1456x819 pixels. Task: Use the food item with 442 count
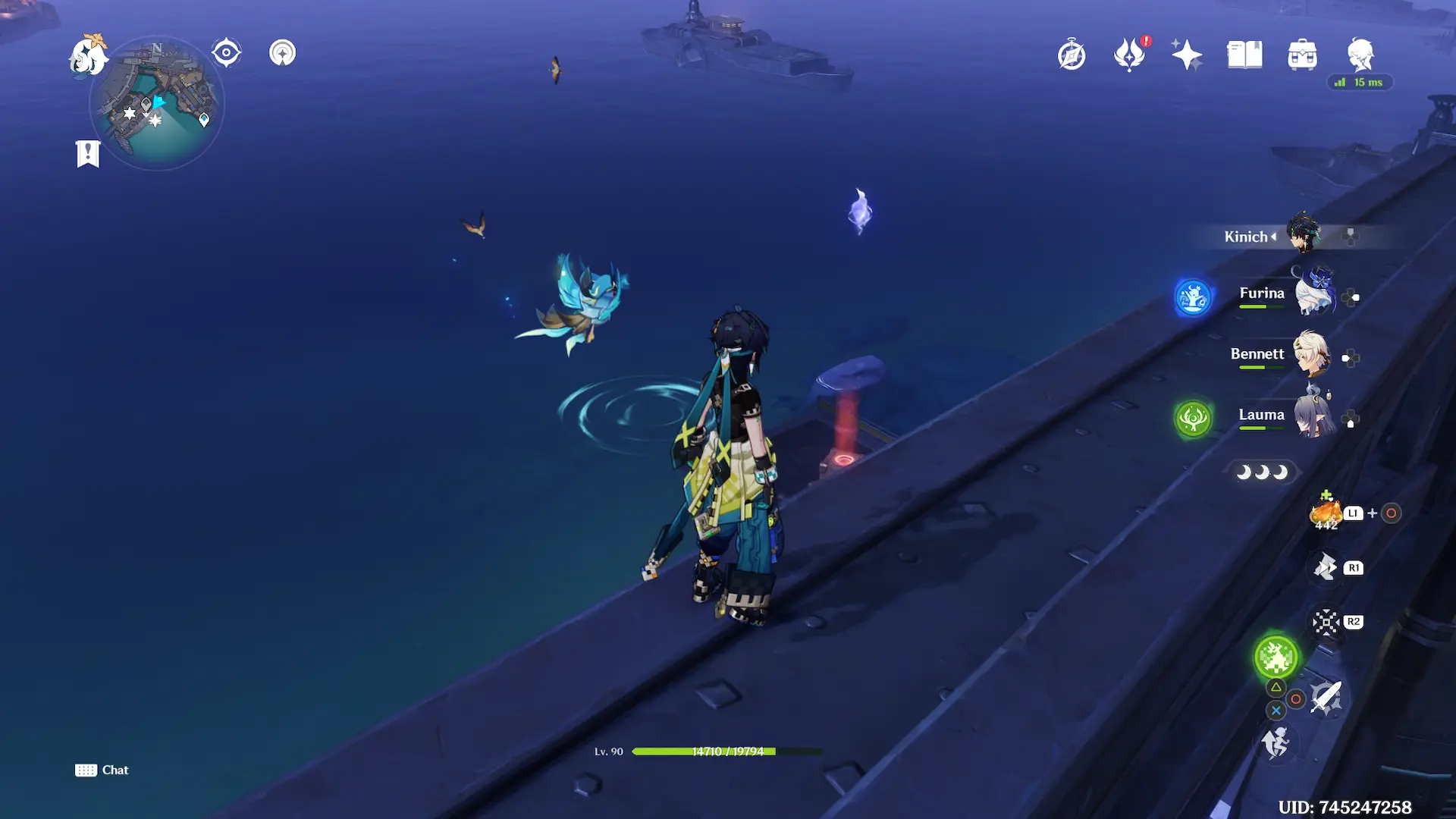click(1326, 513)
